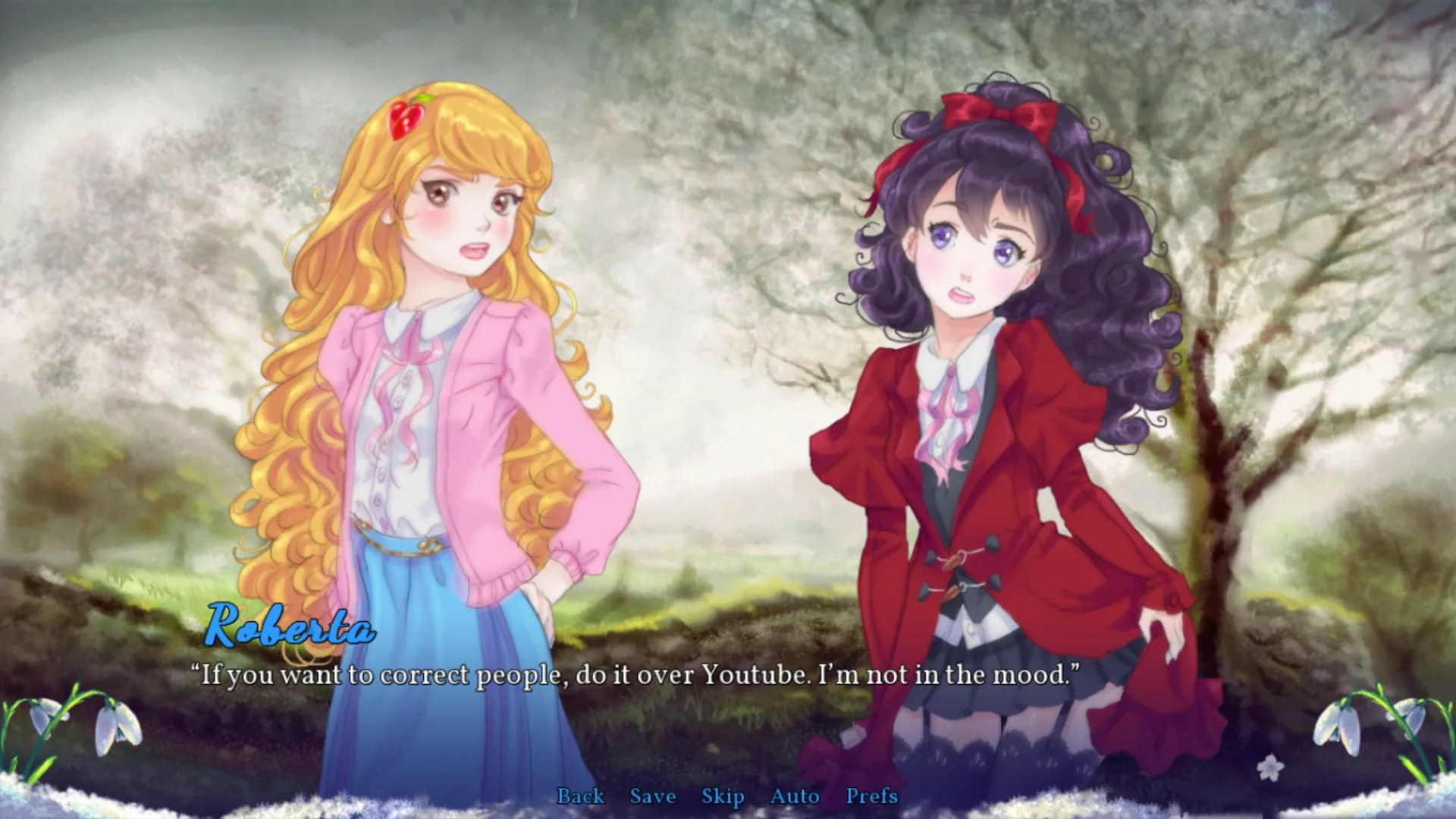
Task: Enable "Auto" advance mode
Action: click(794, 796)
